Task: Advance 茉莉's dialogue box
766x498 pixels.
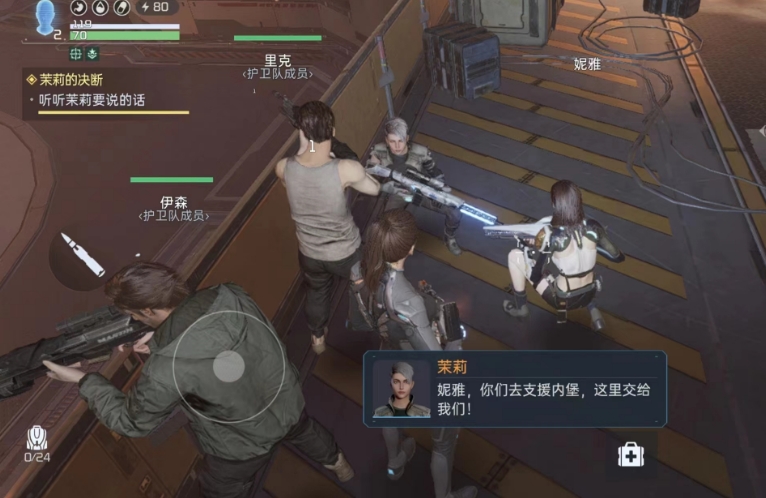Action: coord(515,388)
